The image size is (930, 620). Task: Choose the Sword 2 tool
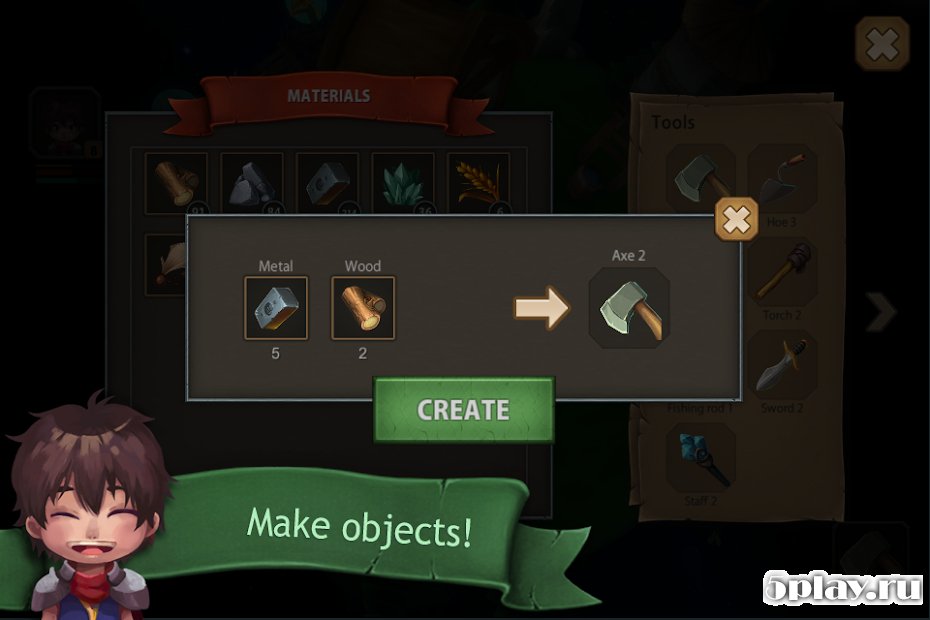pyautogui.click(x=781, y=365)
